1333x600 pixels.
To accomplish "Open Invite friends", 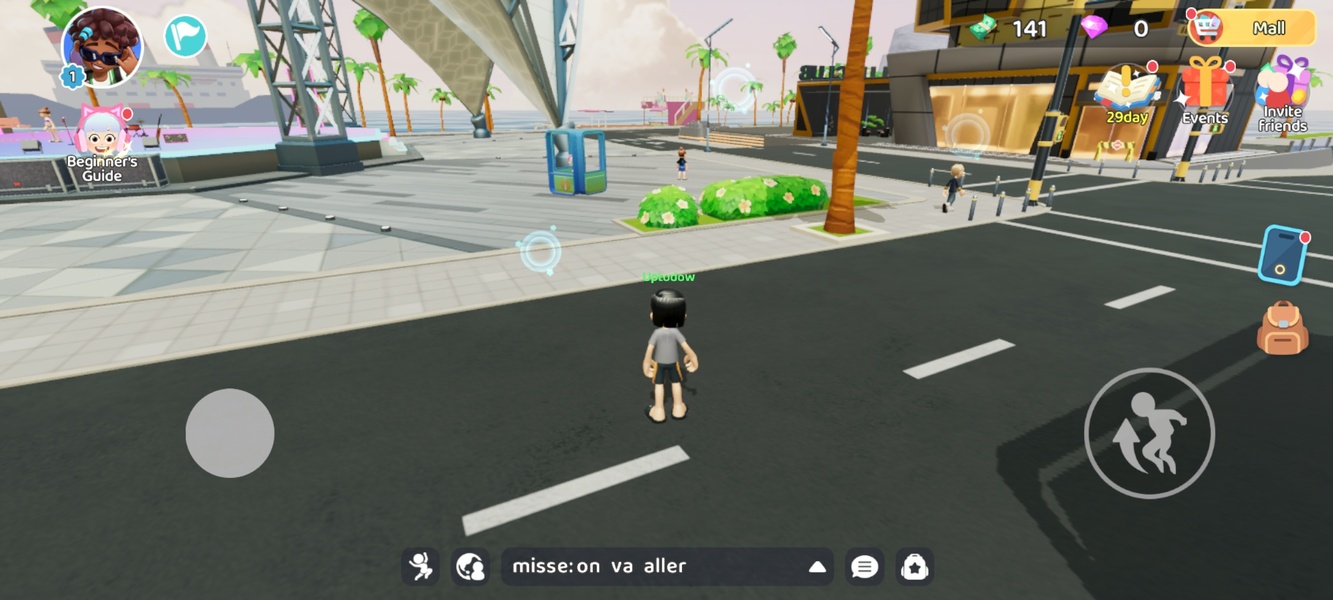I will pyautogui.click(x=1282, y=95).
